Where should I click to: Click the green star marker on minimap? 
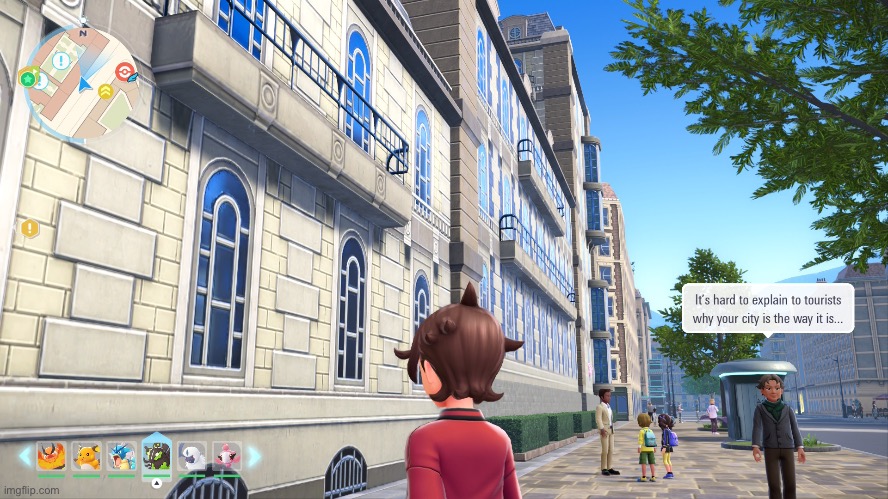[28, 77]
